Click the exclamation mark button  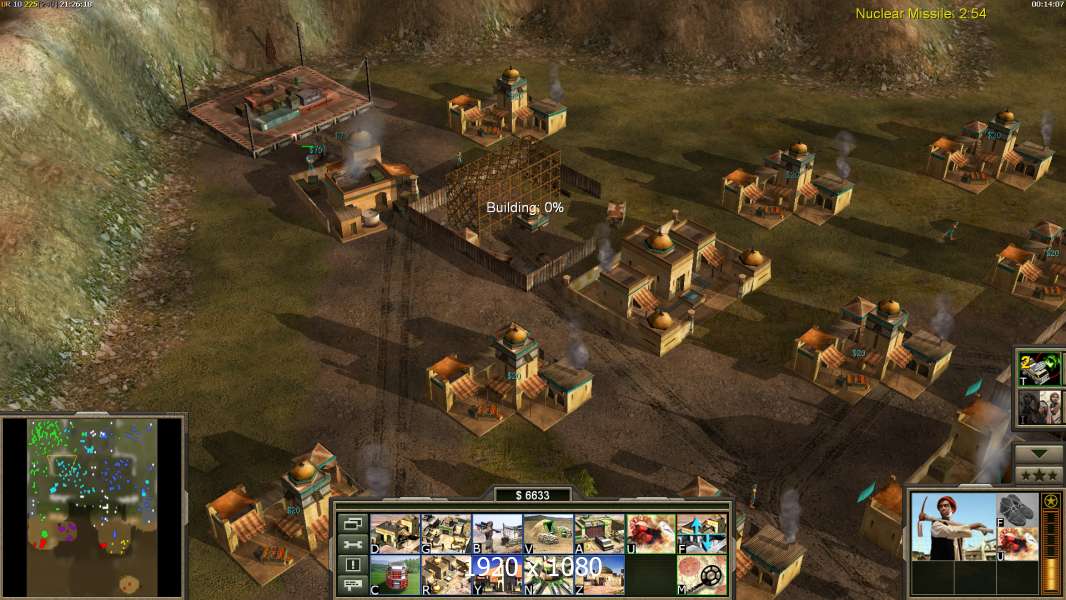(352, 565)
